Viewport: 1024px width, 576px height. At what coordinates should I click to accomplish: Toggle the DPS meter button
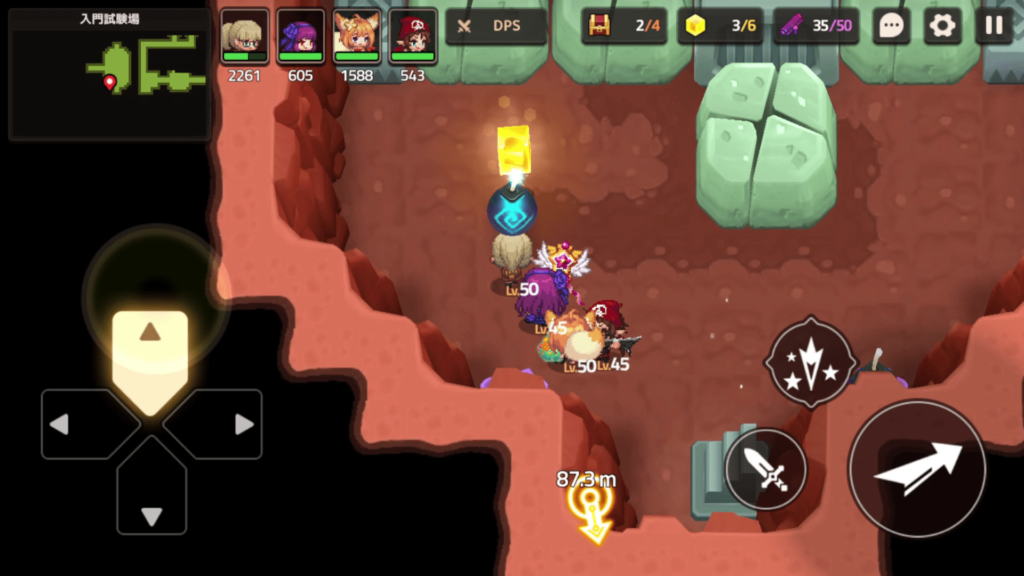(496, 26)
